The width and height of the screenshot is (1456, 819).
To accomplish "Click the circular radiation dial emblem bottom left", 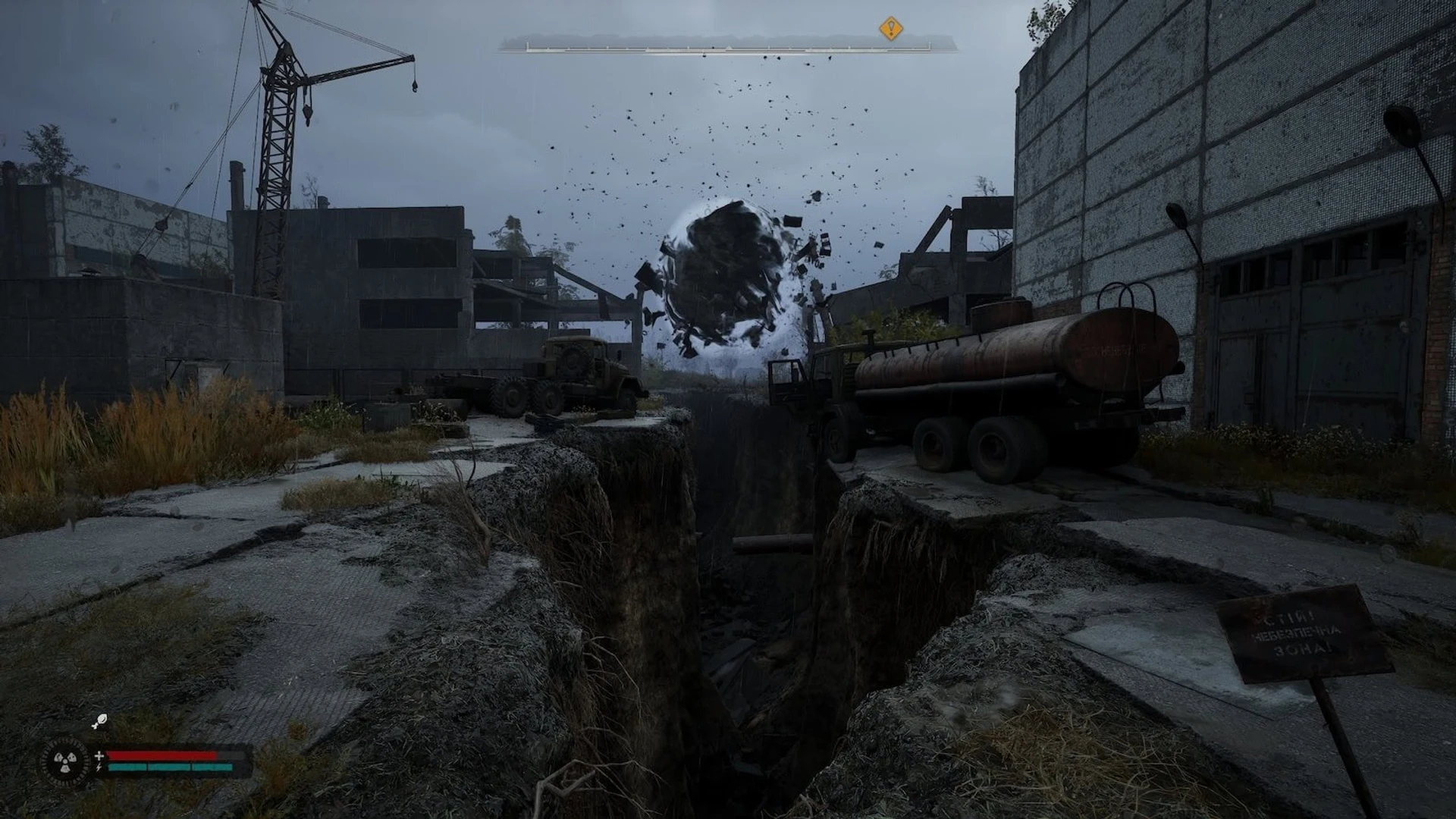I will 67,761.
